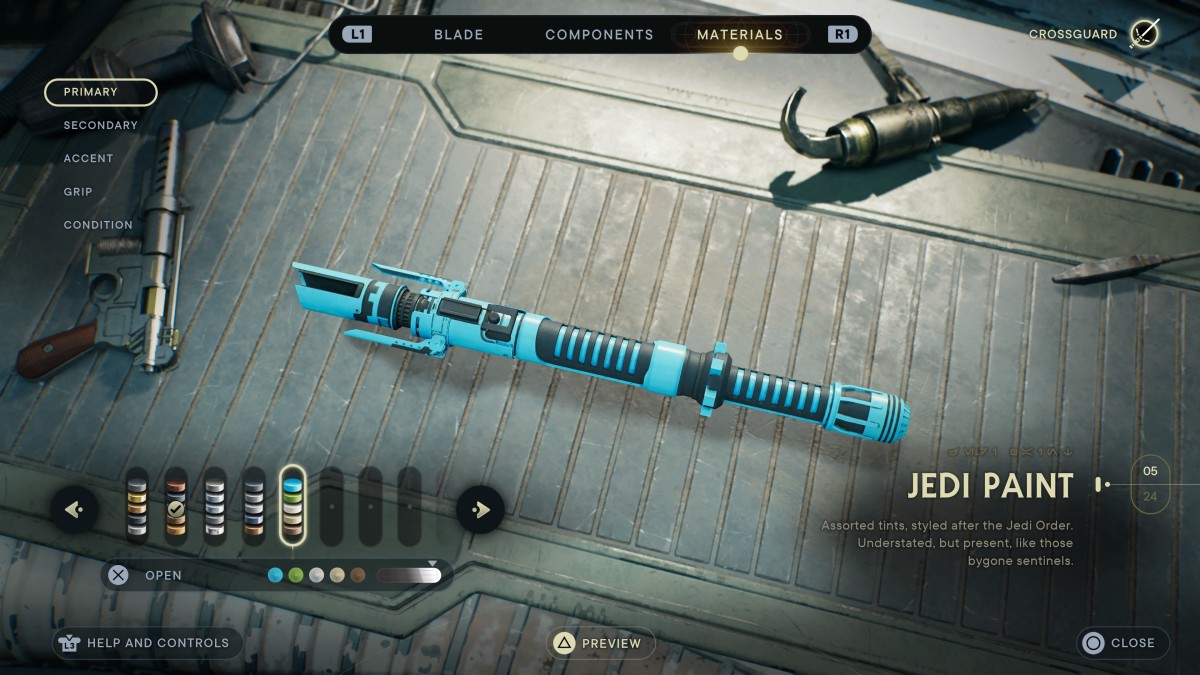The image size is (1200, 675).
Task: Adjust the grayscale shade slider
Action: (x=409, y=575)
